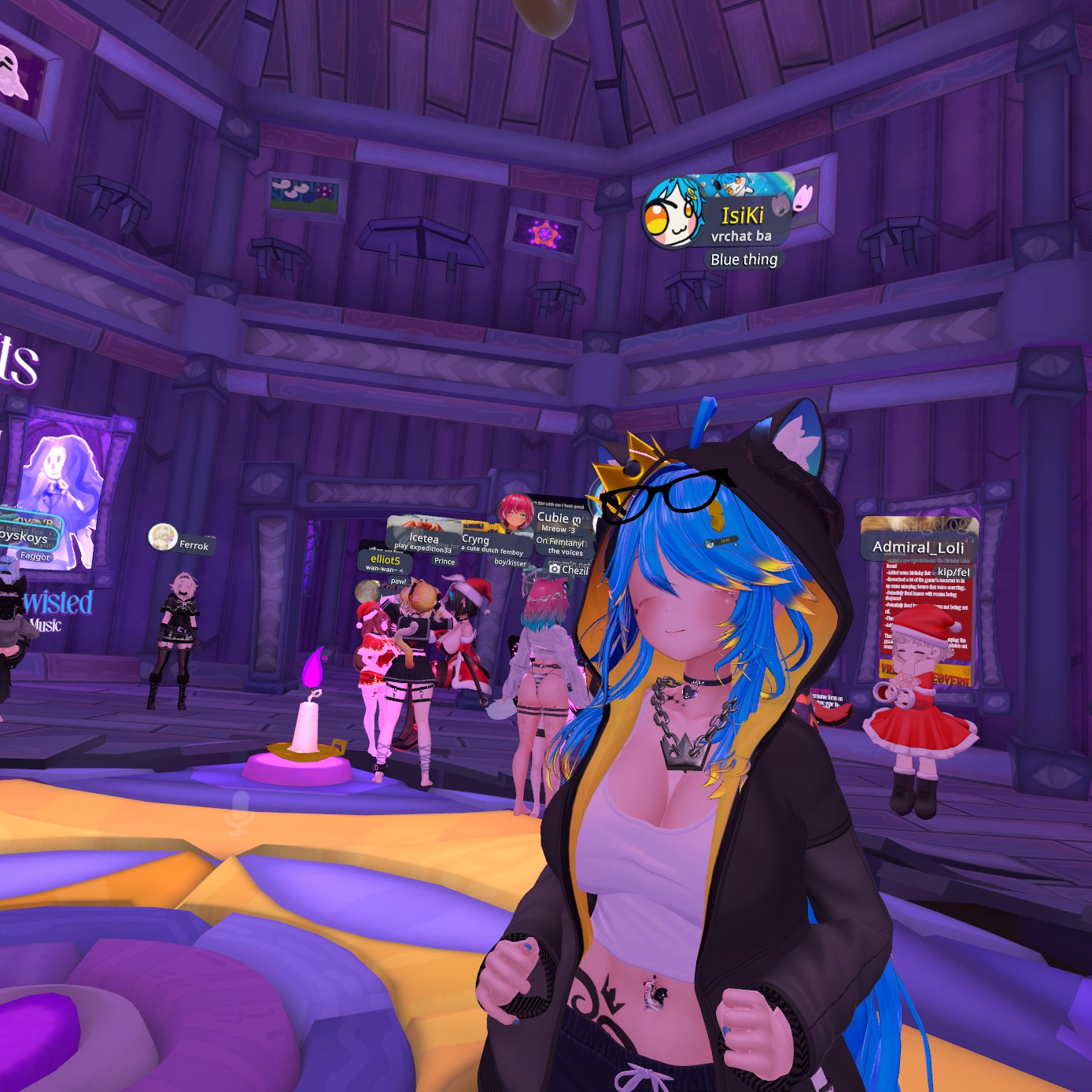Click the Chezil nameplate with camera icon
Viewport: 1092px width, 1092px height.
pos(569,570)
